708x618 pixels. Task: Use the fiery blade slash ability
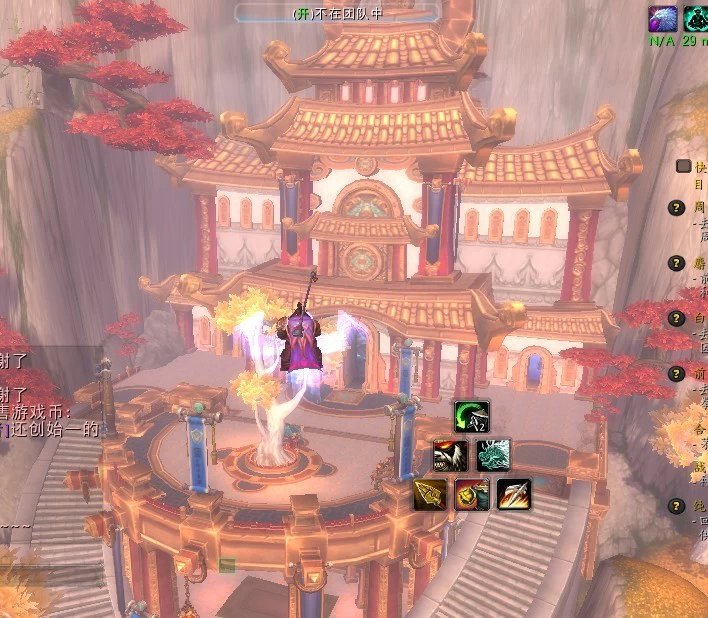(x=513, y=495)
